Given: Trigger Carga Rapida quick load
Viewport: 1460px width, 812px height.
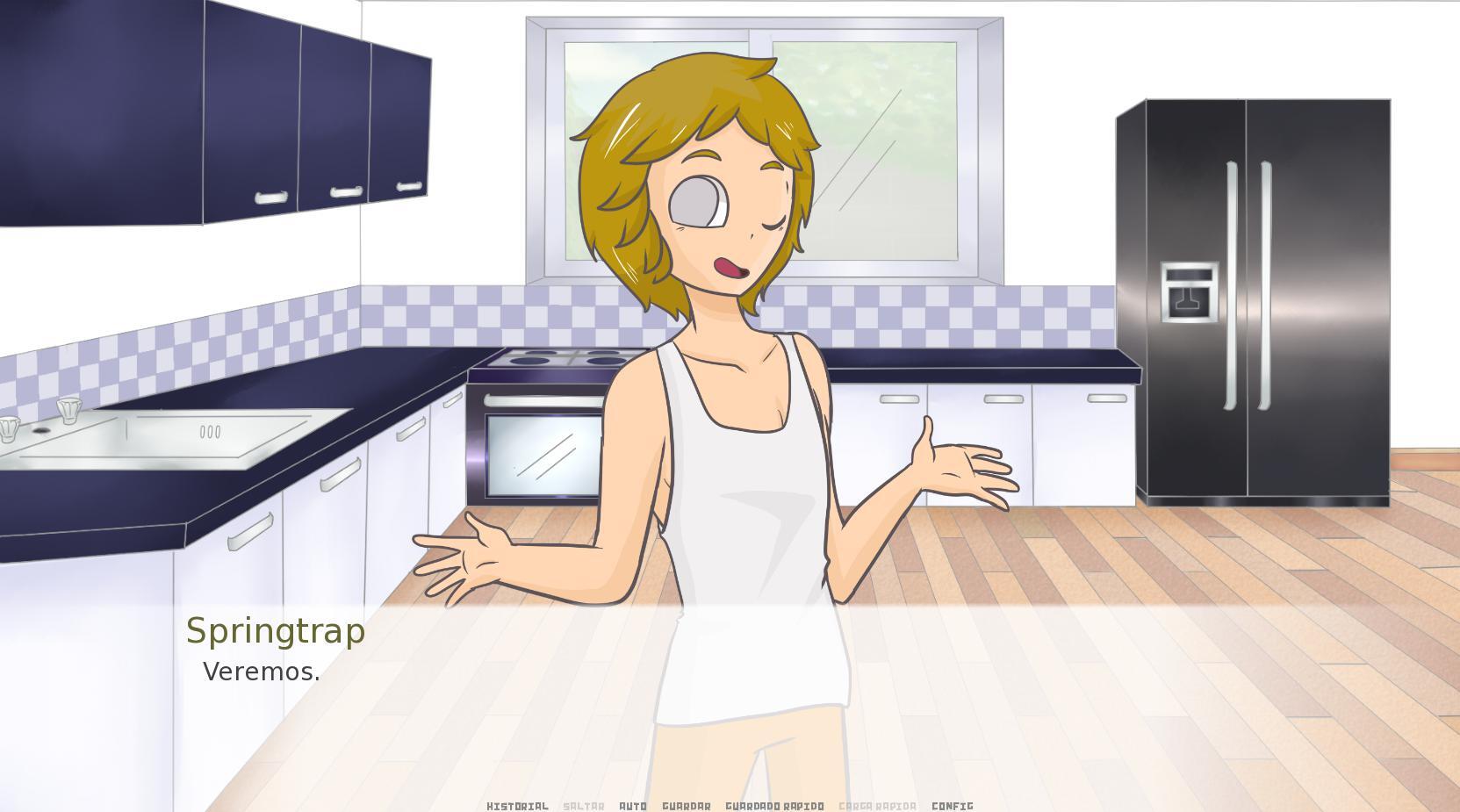Looking at the screenshot, I should pos(876,805).
